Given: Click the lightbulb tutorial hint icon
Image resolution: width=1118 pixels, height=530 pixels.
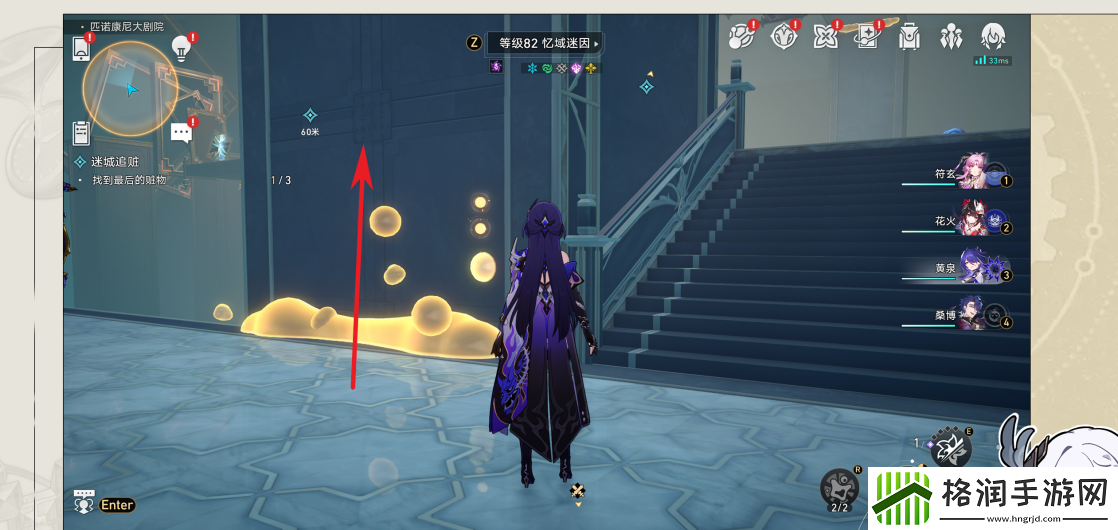Looking at the screenshot, I should 181,45.
